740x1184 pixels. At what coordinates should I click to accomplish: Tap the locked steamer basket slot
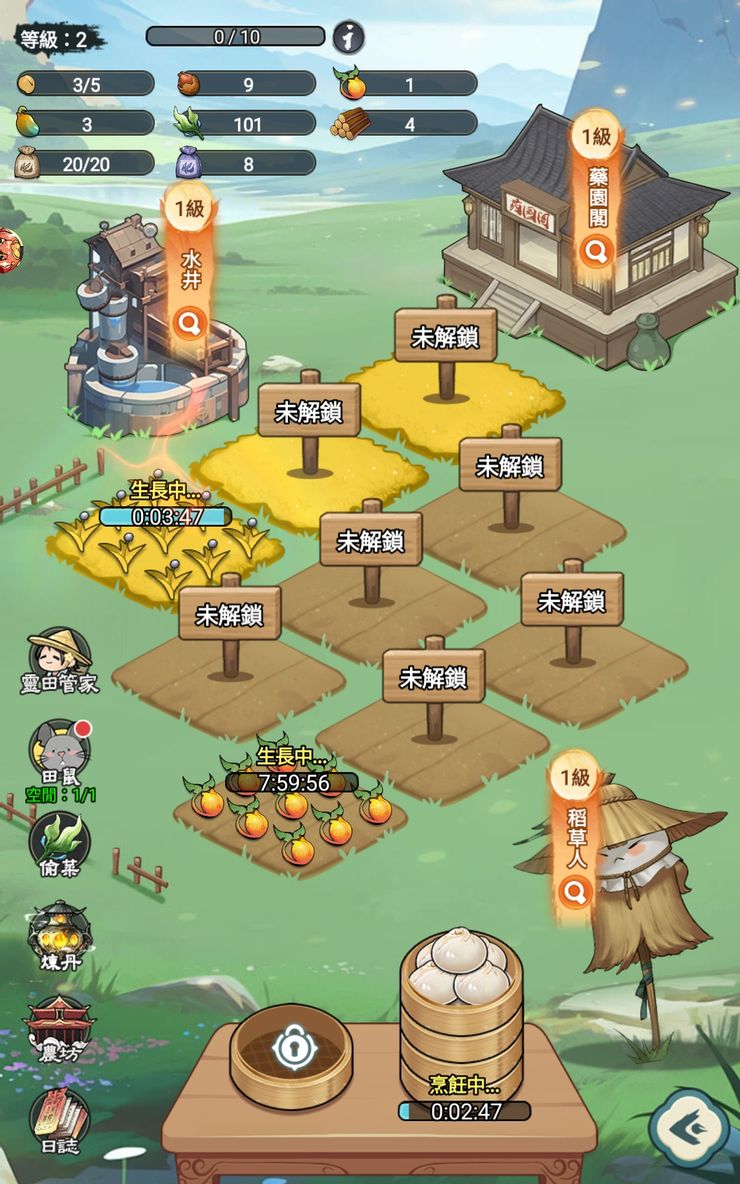pos(291,1052)
